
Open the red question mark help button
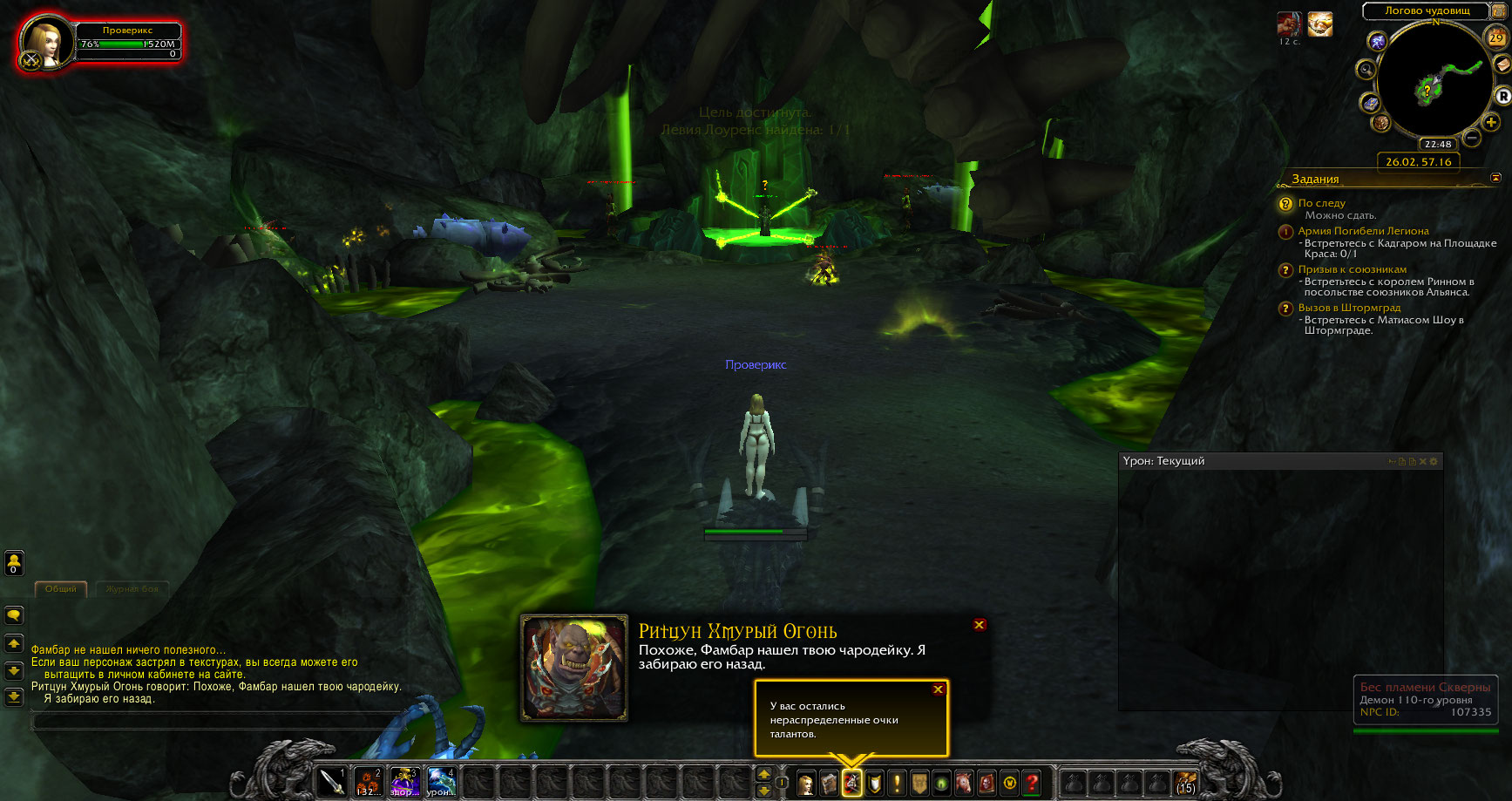[x=1033, y=783]
